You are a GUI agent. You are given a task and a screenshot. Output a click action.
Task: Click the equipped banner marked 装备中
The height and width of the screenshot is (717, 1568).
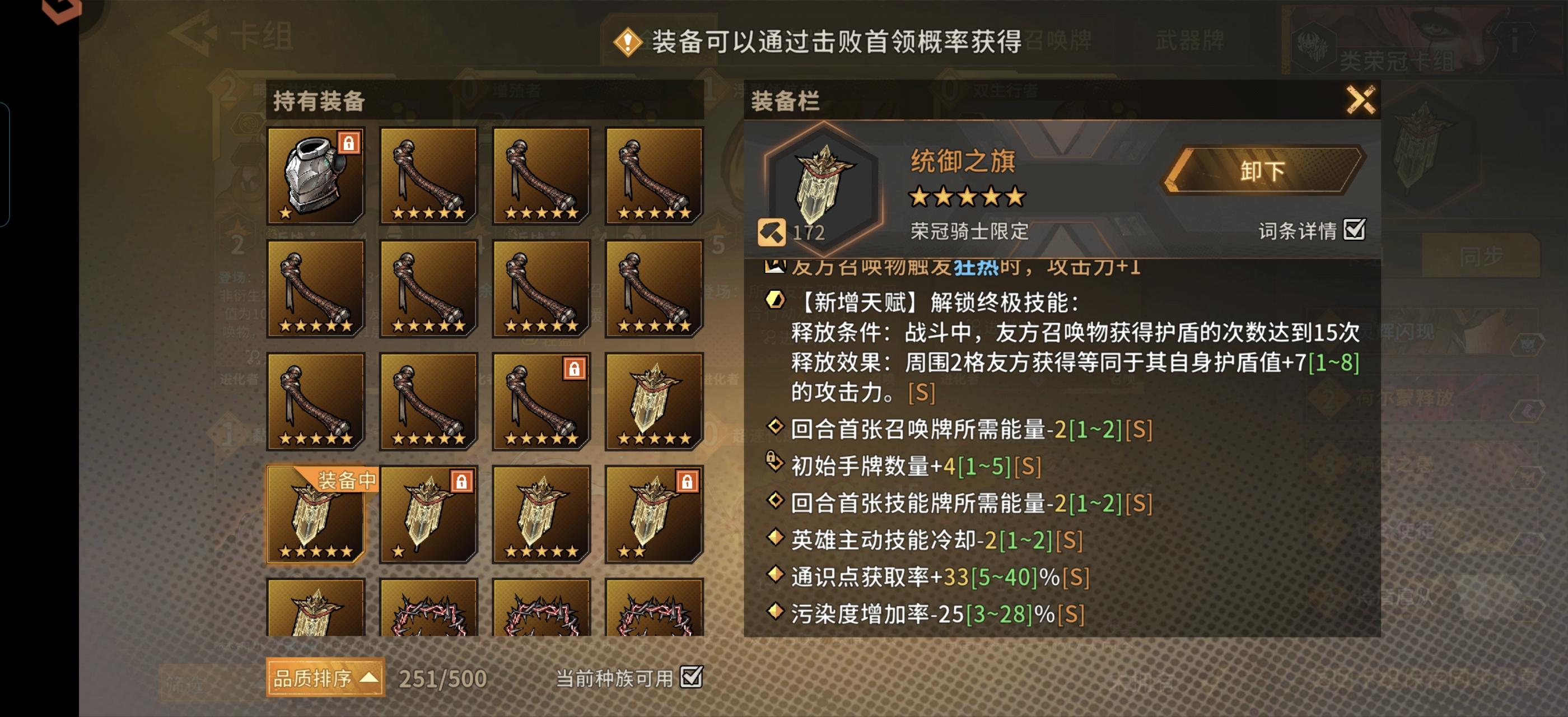(x=314, y=518)
